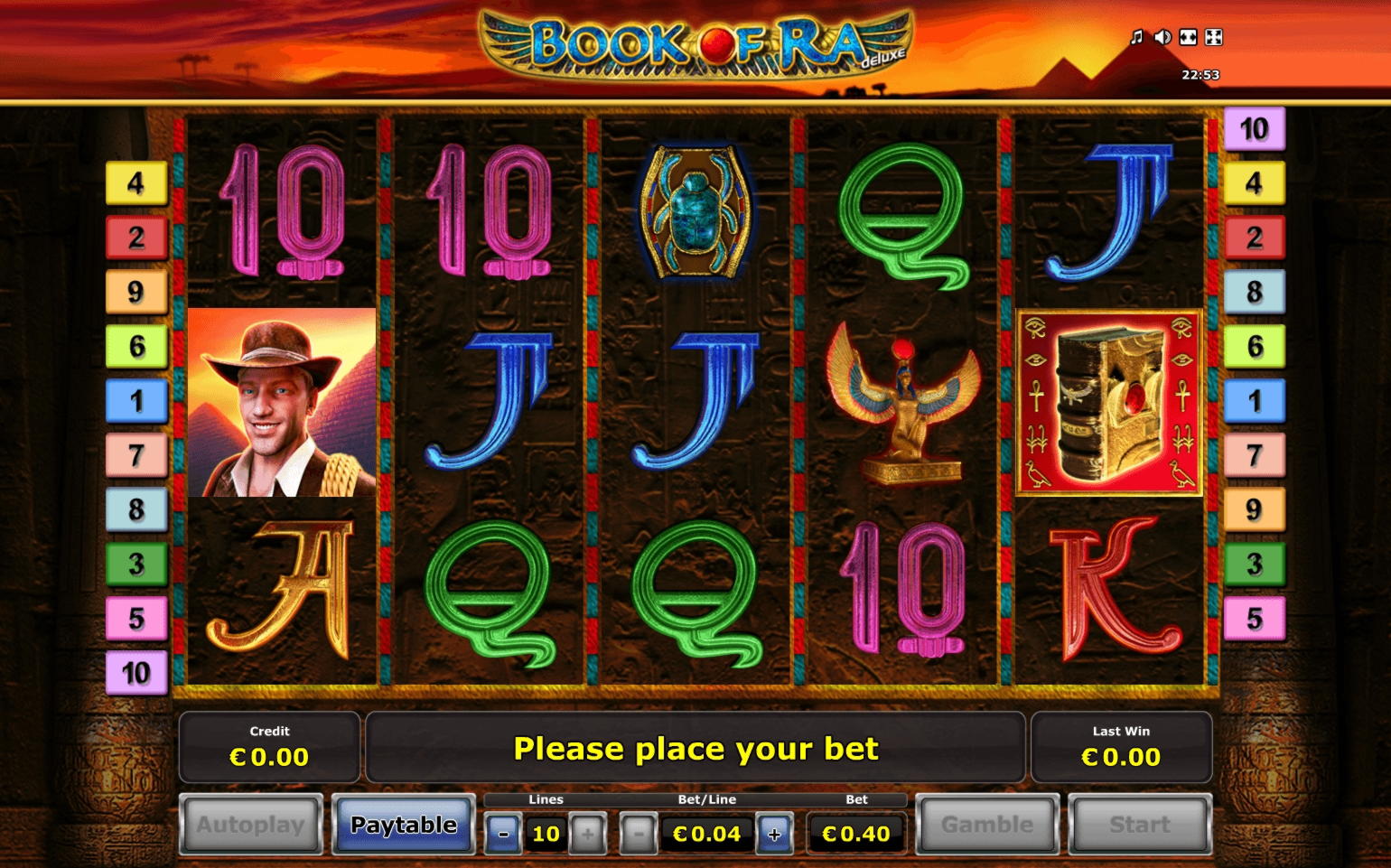Viewport: 1391px width, 868px height.
Task: Lower the Bet/Line amount
Action: coord(638,834)
